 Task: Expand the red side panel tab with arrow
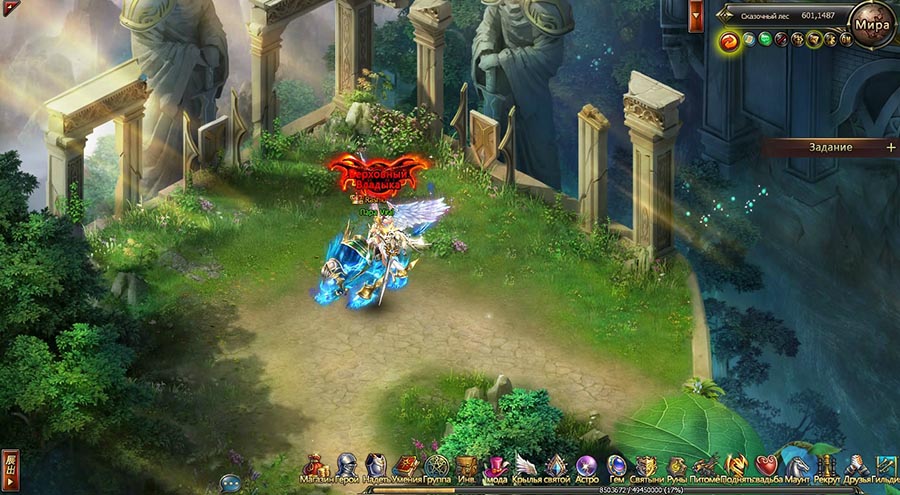(x=10, y=467)
